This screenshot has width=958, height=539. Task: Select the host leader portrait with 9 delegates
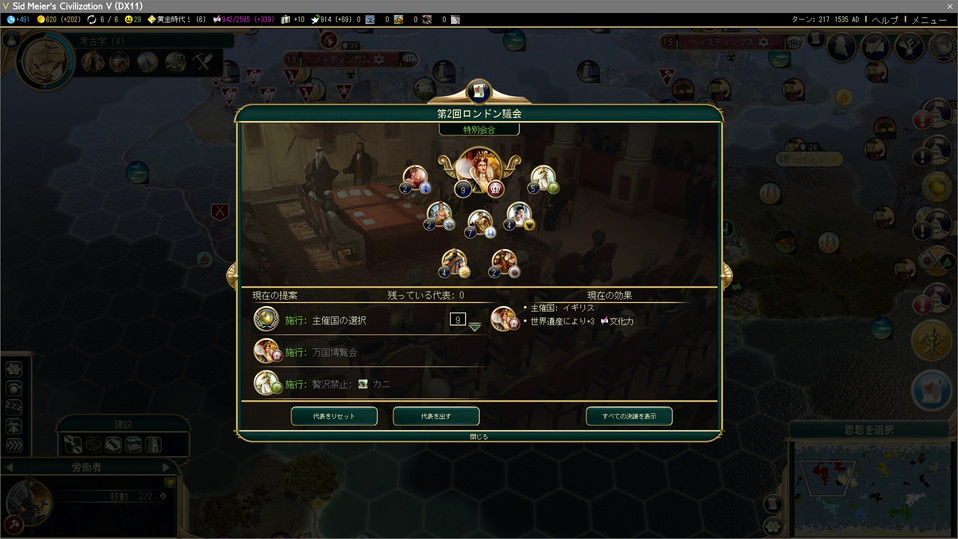[x=478, y=168]
